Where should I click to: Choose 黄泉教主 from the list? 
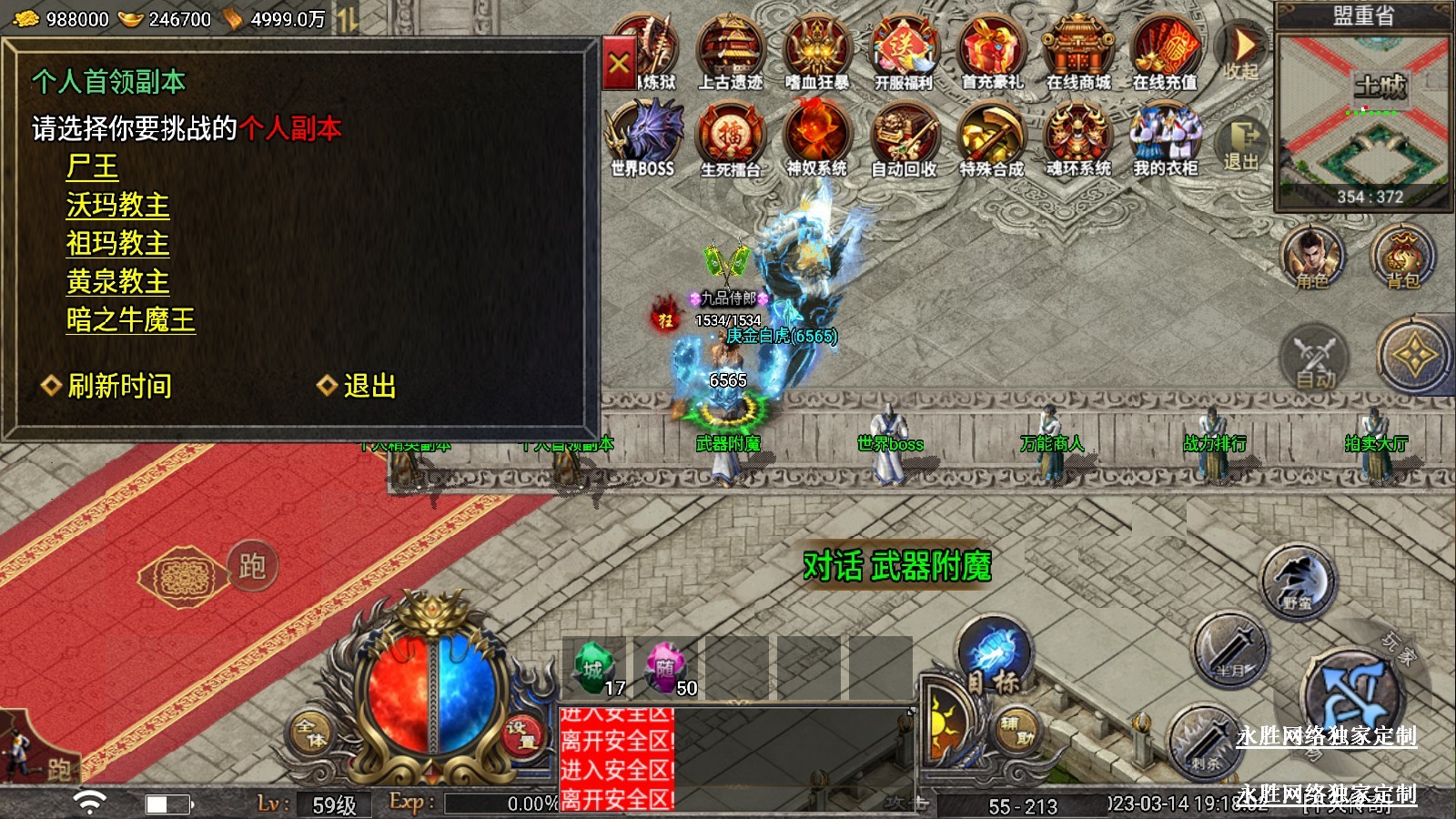tap(117, 281)
